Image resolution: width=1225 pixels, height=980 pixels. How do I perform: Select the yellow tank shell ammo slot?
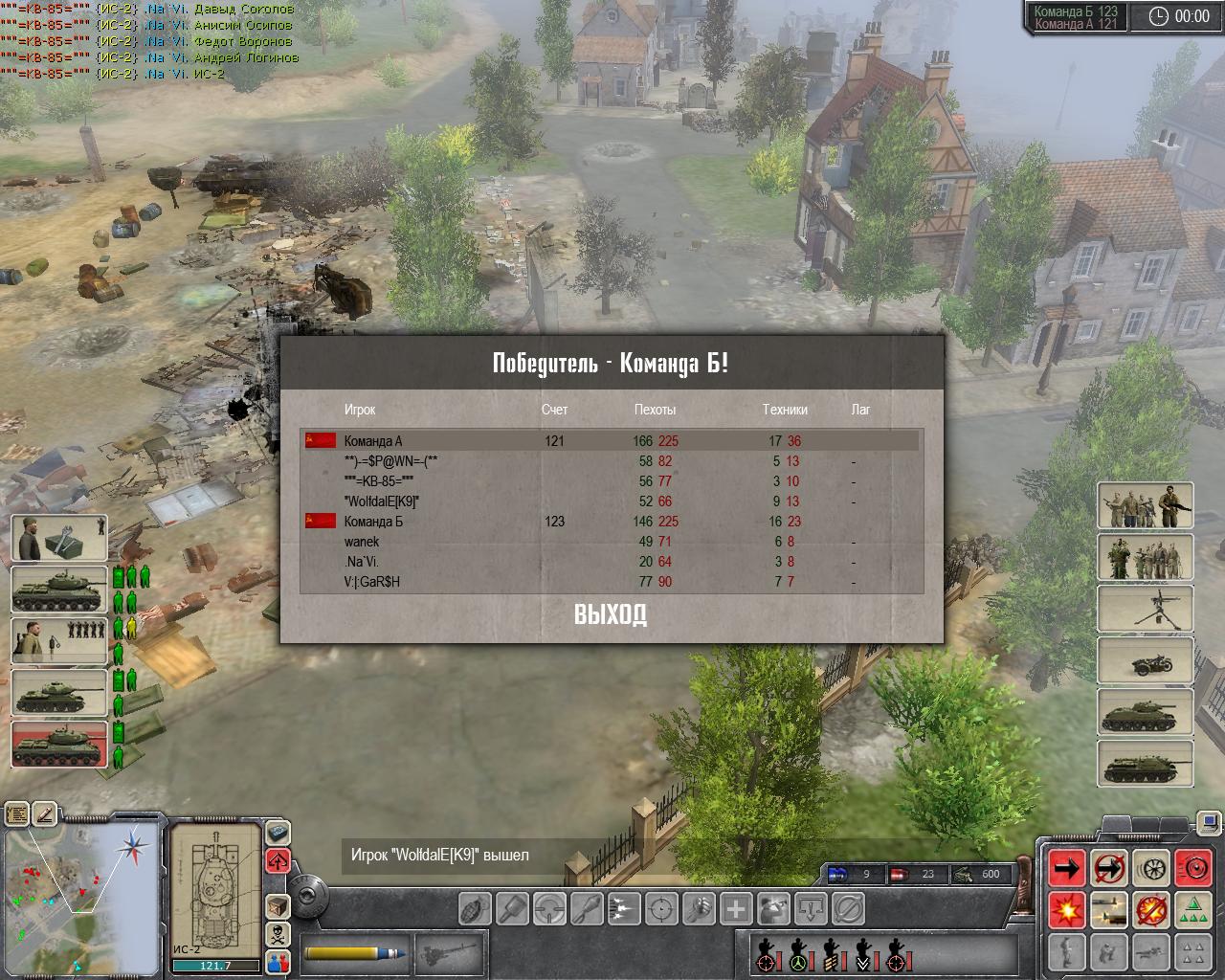pyautogui.click(x=356, y=952)
